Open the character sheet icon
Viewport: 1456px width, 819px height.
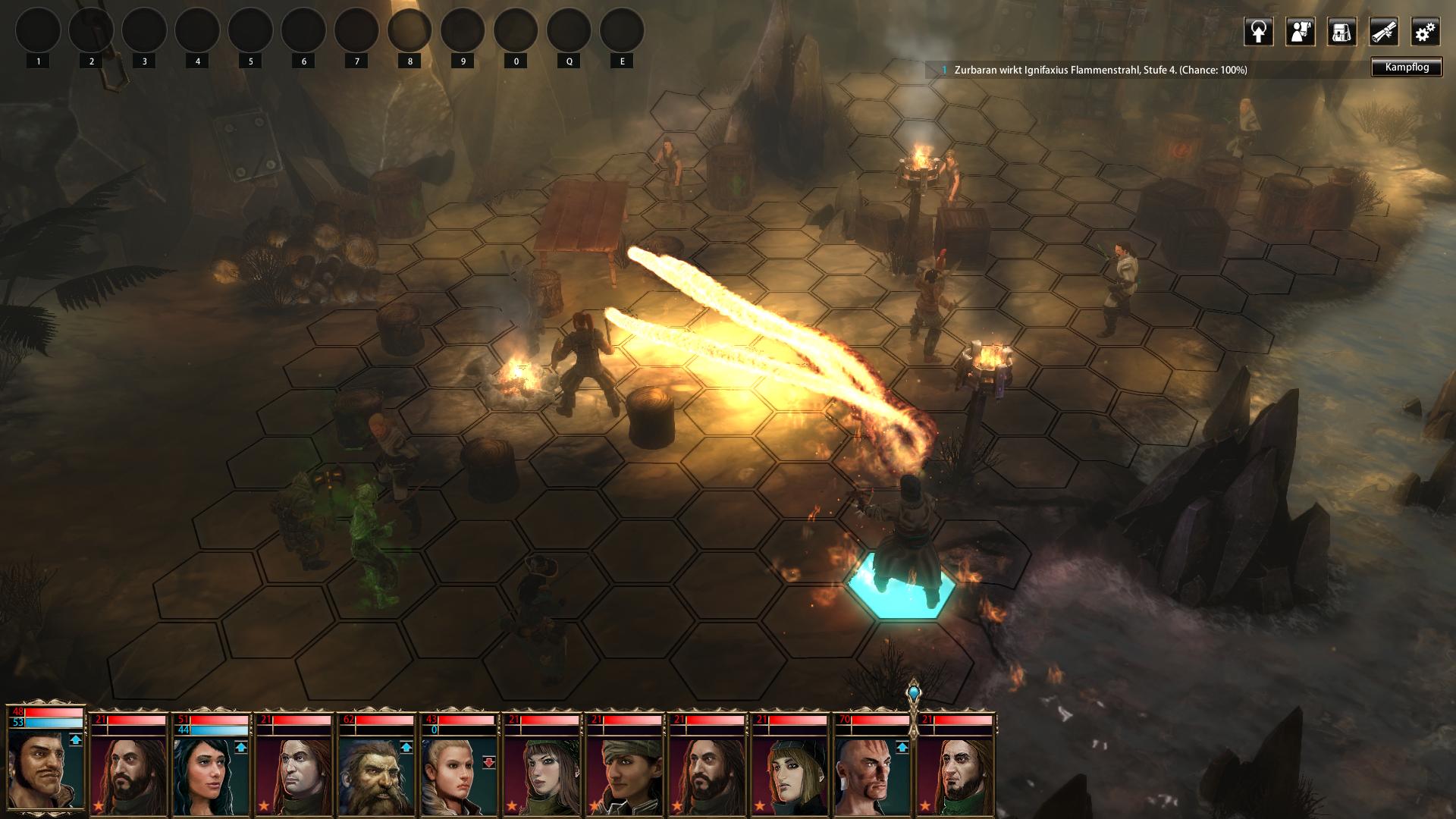coord(1300,32)
